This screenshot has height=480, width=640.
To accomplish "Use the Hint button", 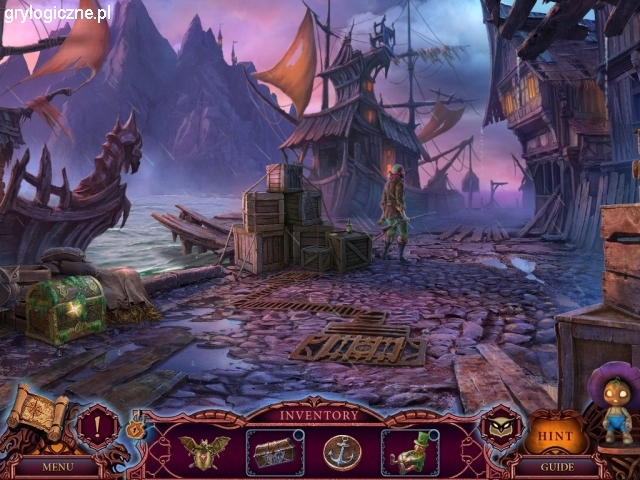I will (x=555, y=436).
